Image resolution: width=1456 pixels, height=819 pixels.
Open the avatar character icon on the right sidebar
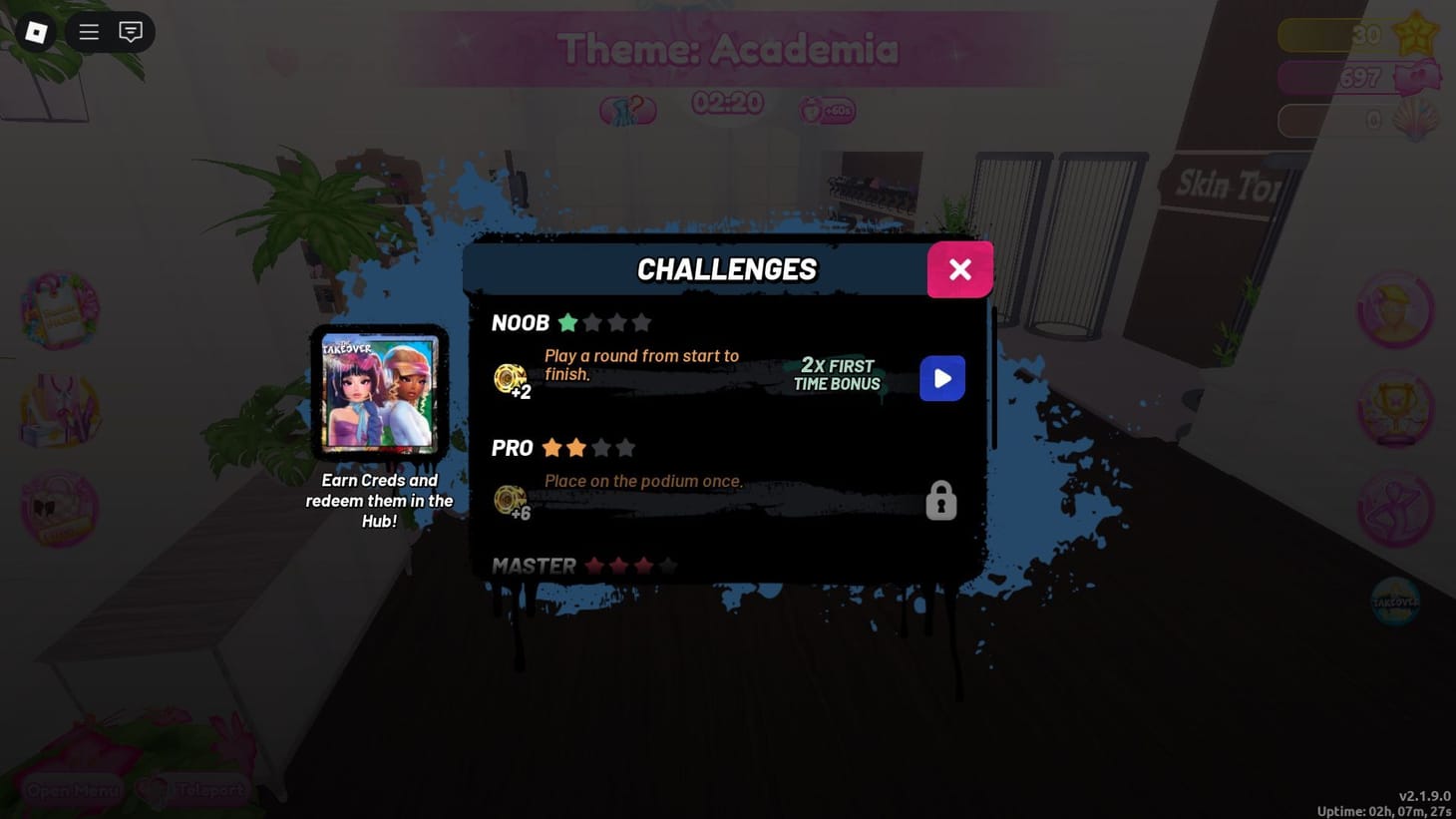tap(1396, 311)
